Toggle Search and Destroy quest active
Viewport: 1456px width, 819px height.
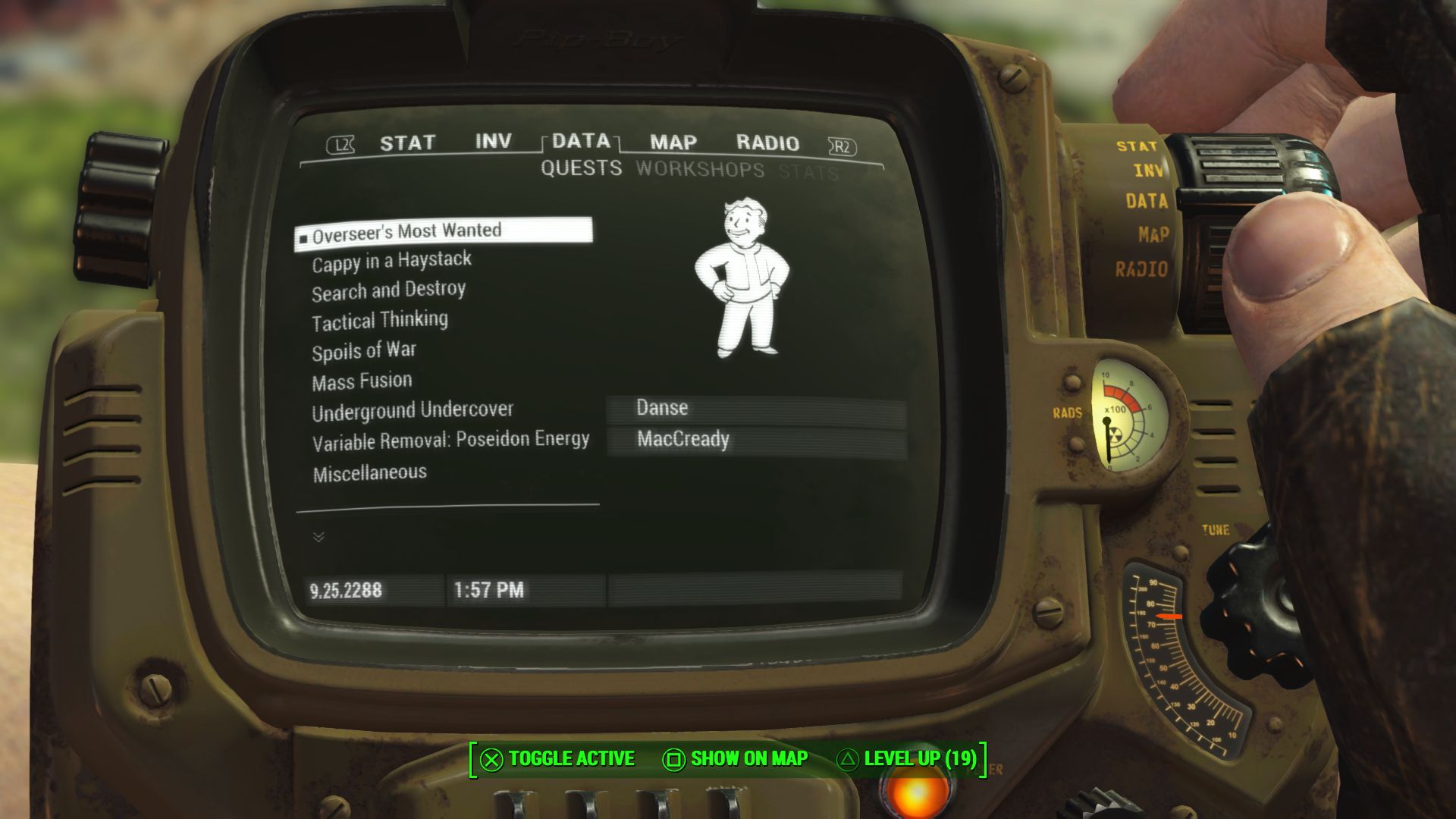point(388,289)
